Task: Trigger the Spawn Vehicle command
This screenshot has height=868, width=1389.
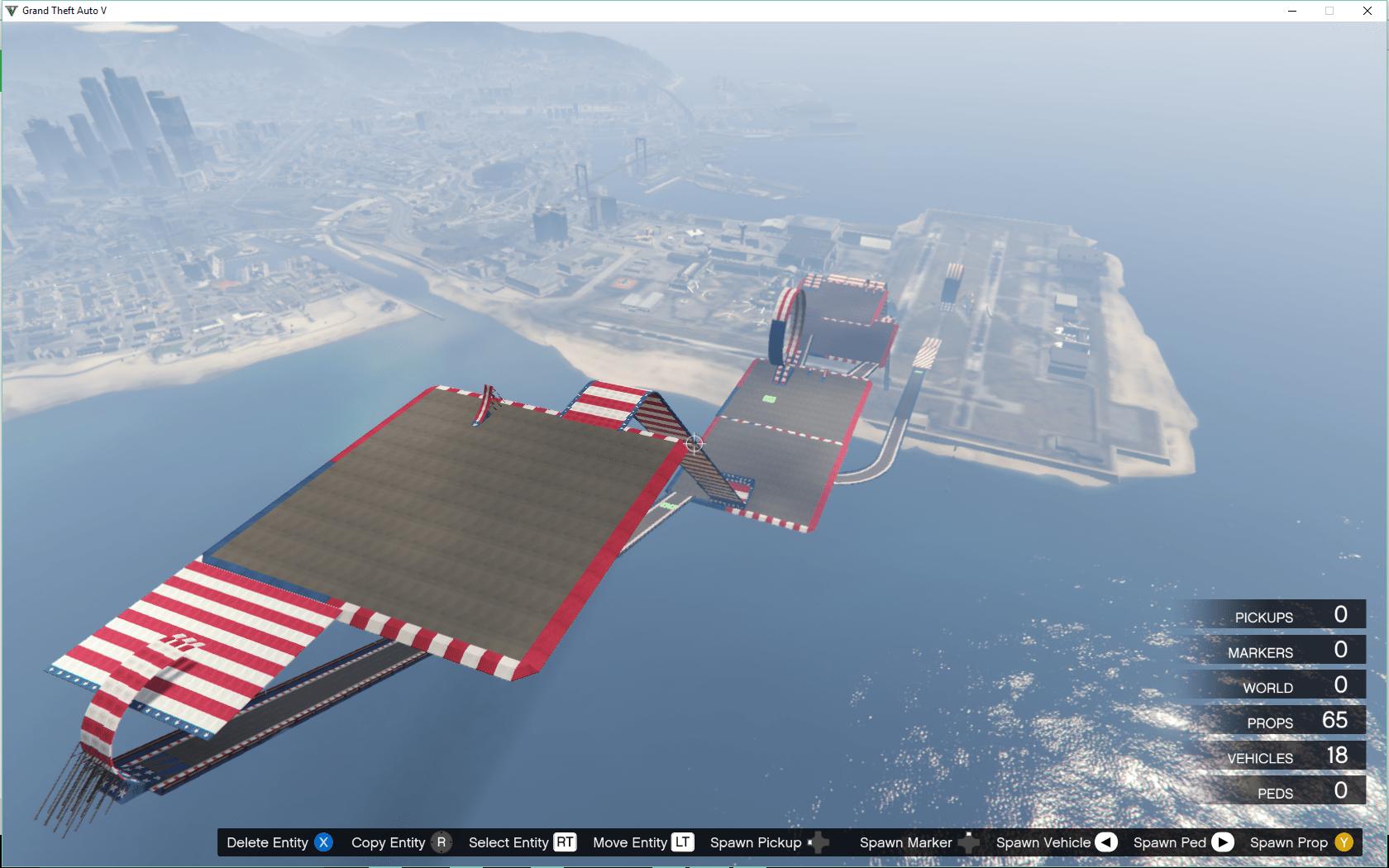Action: (1044, 842)
